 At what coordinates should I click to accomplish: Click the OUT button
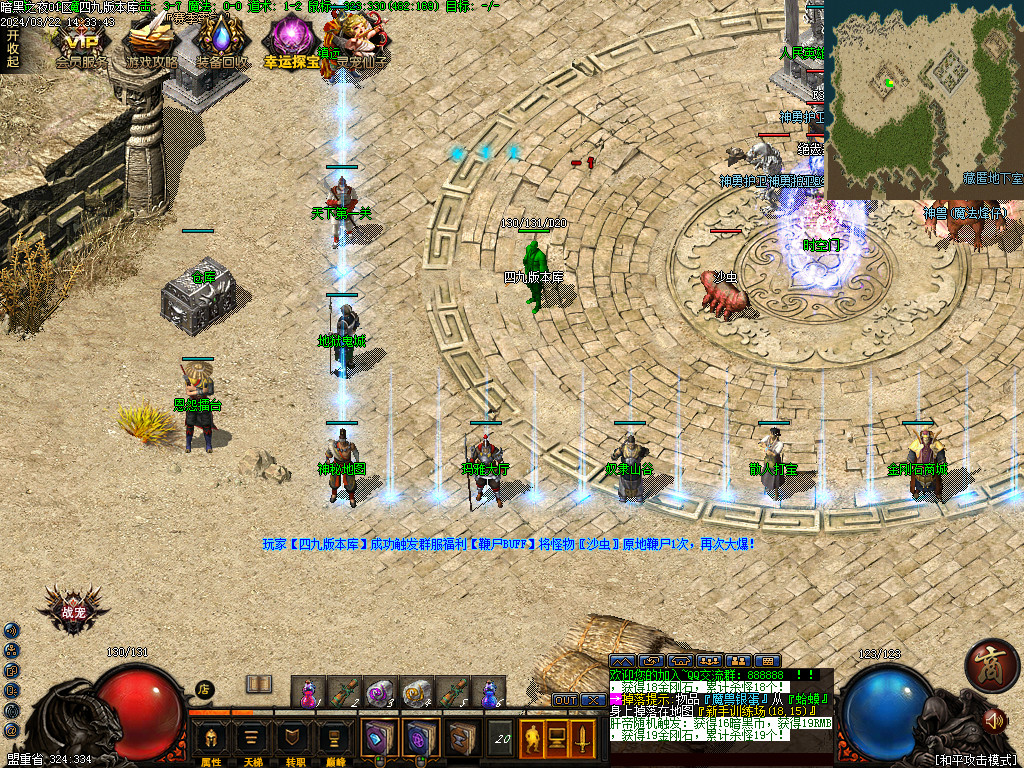coord(565,700)
